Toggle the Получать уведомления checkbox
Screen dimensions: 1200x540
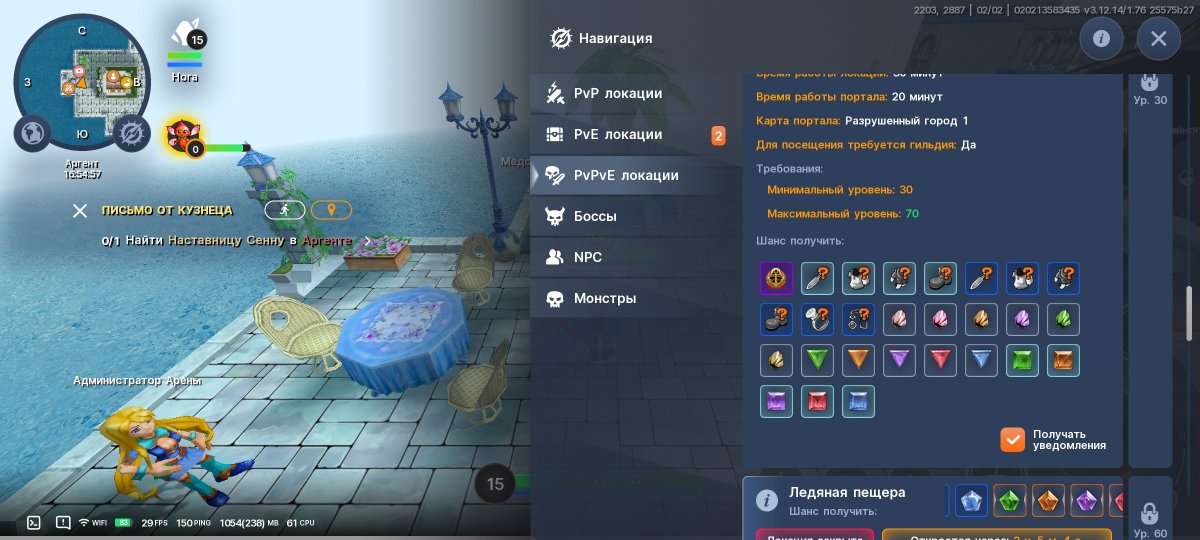coord(1013,440)
